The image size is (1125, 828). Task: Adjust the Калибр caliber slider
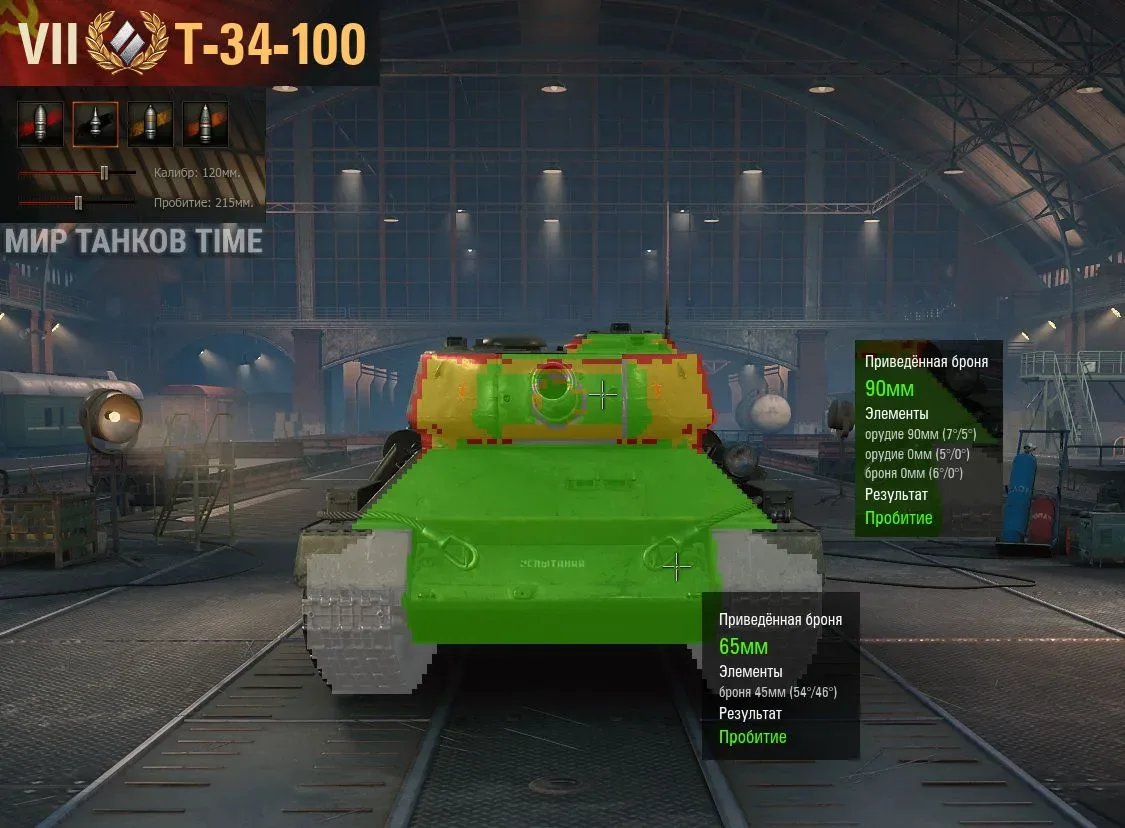104,173
